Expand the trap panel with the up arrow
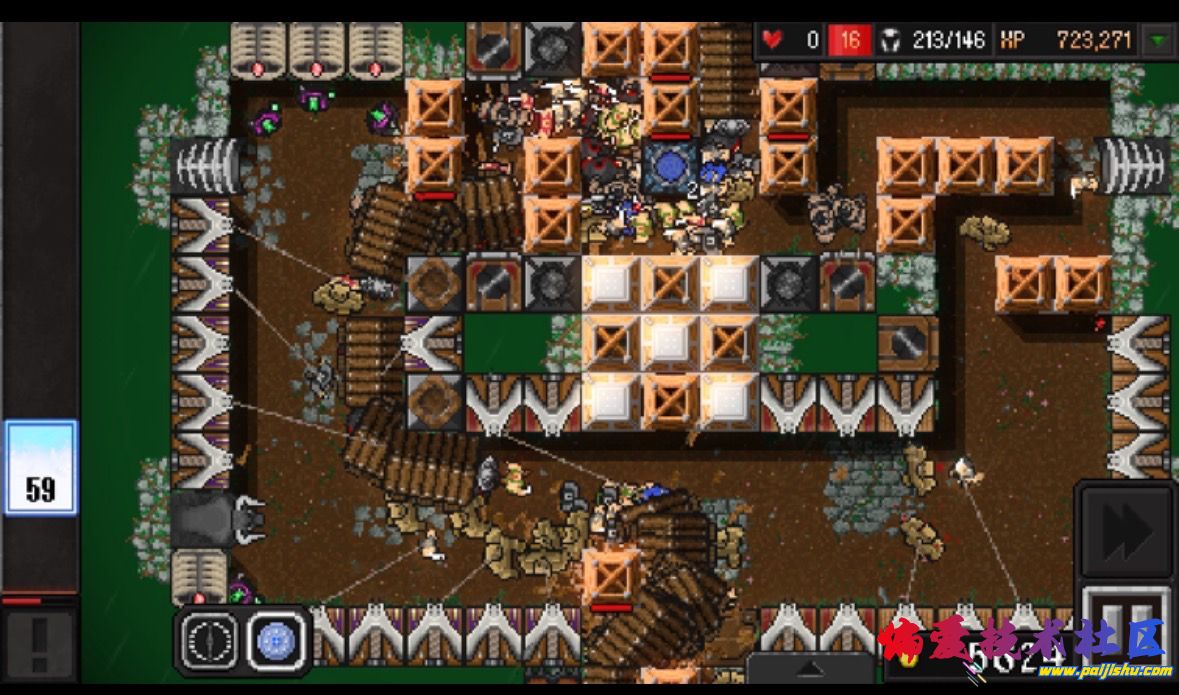Viewport: 1179px width, 695px height. click(810, 669)
